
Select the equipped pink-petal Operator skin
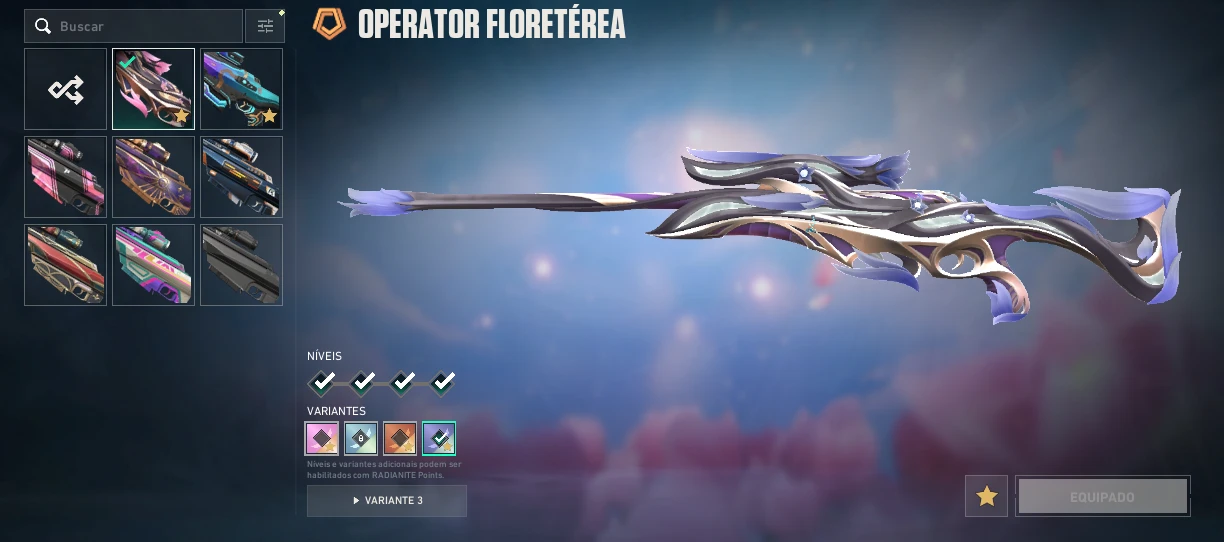153,90
